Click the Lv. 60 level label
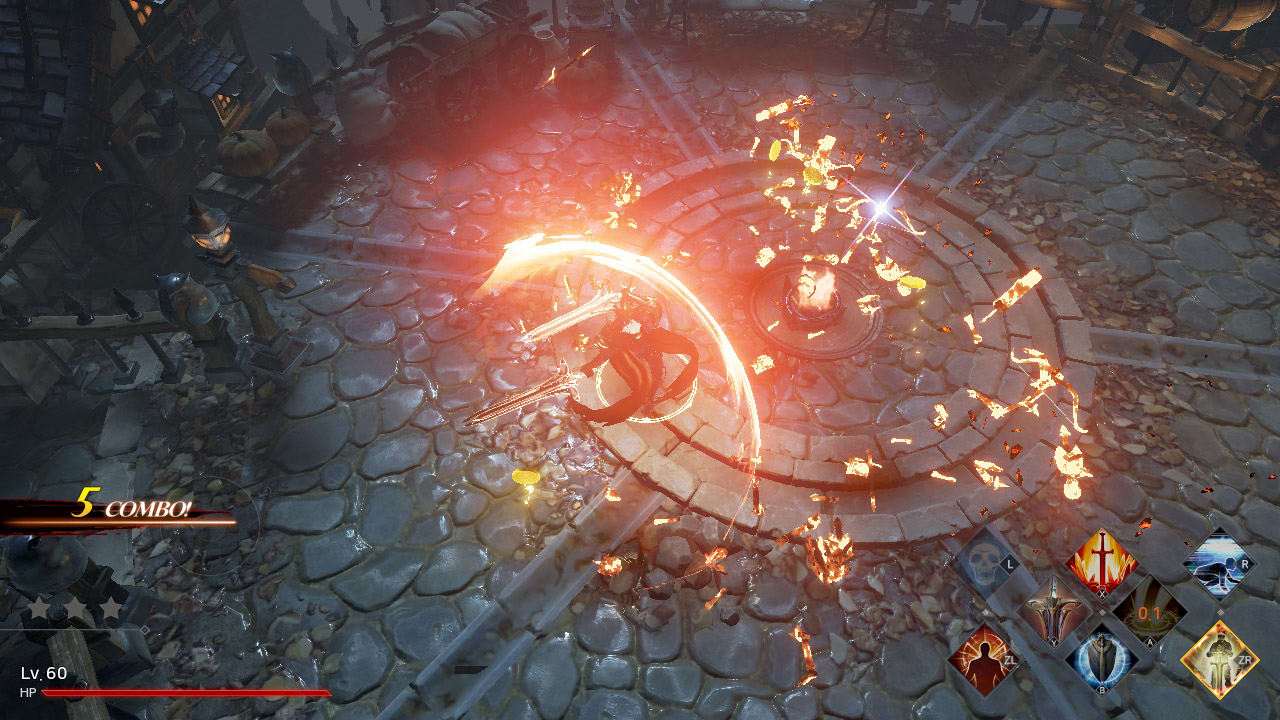Viewport: 1280px width, 720px height. click(x=43, y=673)
